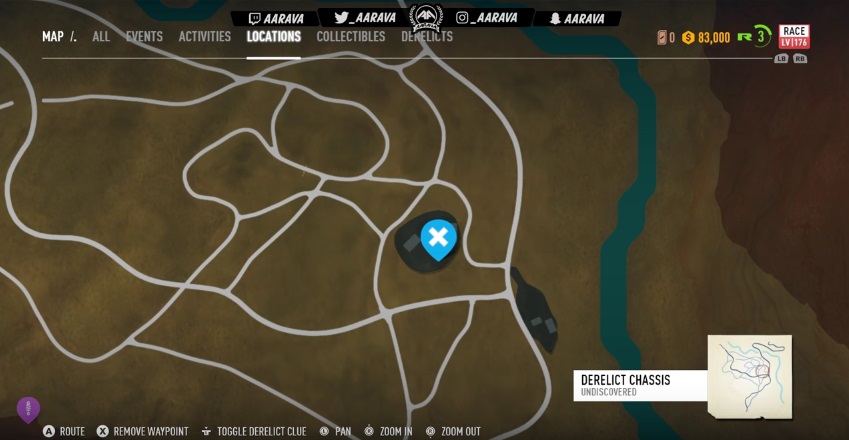Click the purple microphone icon
Viewport: 849px width, 440px height.
(28, 408)
